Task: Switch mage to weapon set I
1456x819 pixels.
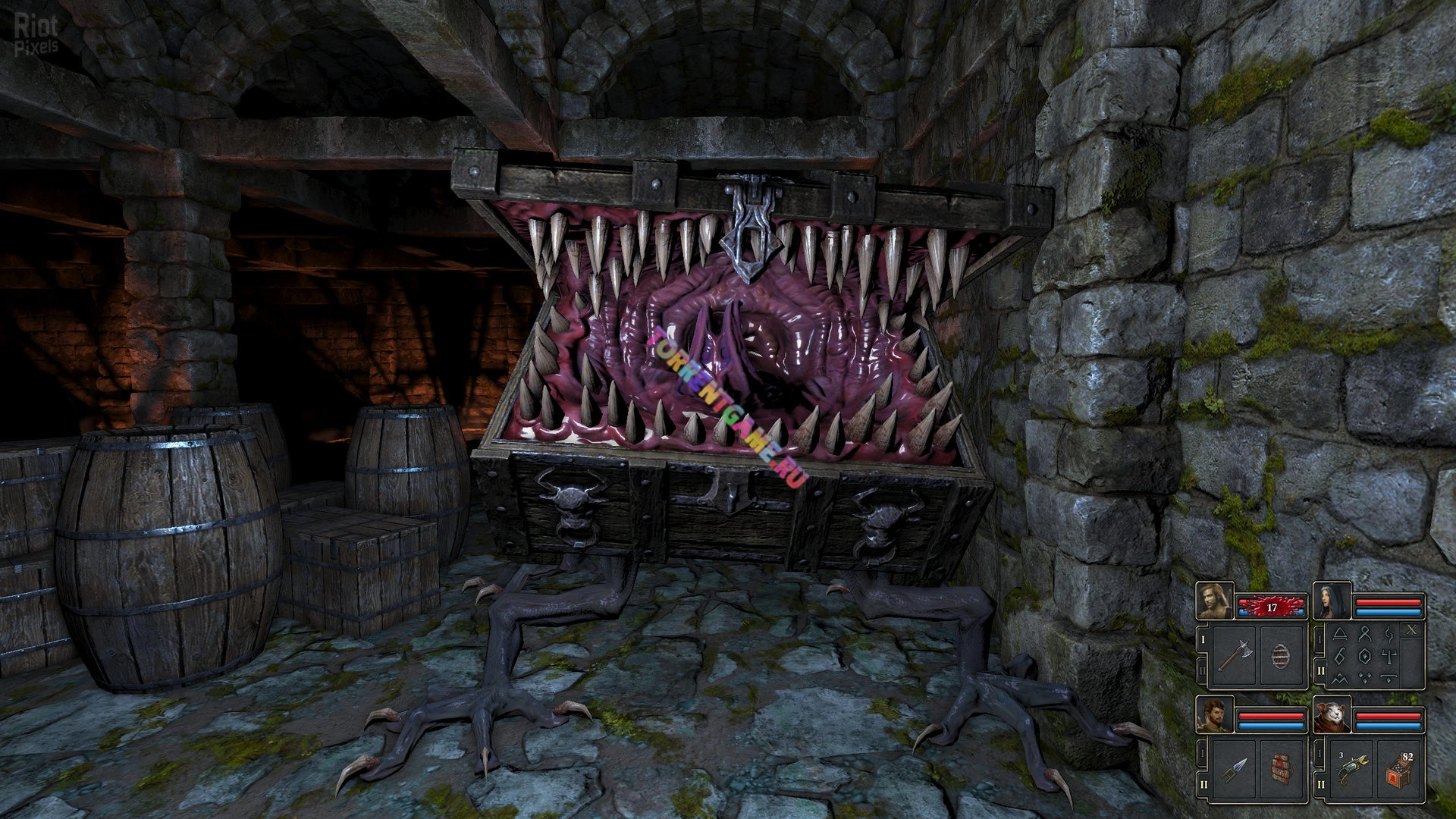Action: [1320, 641]
